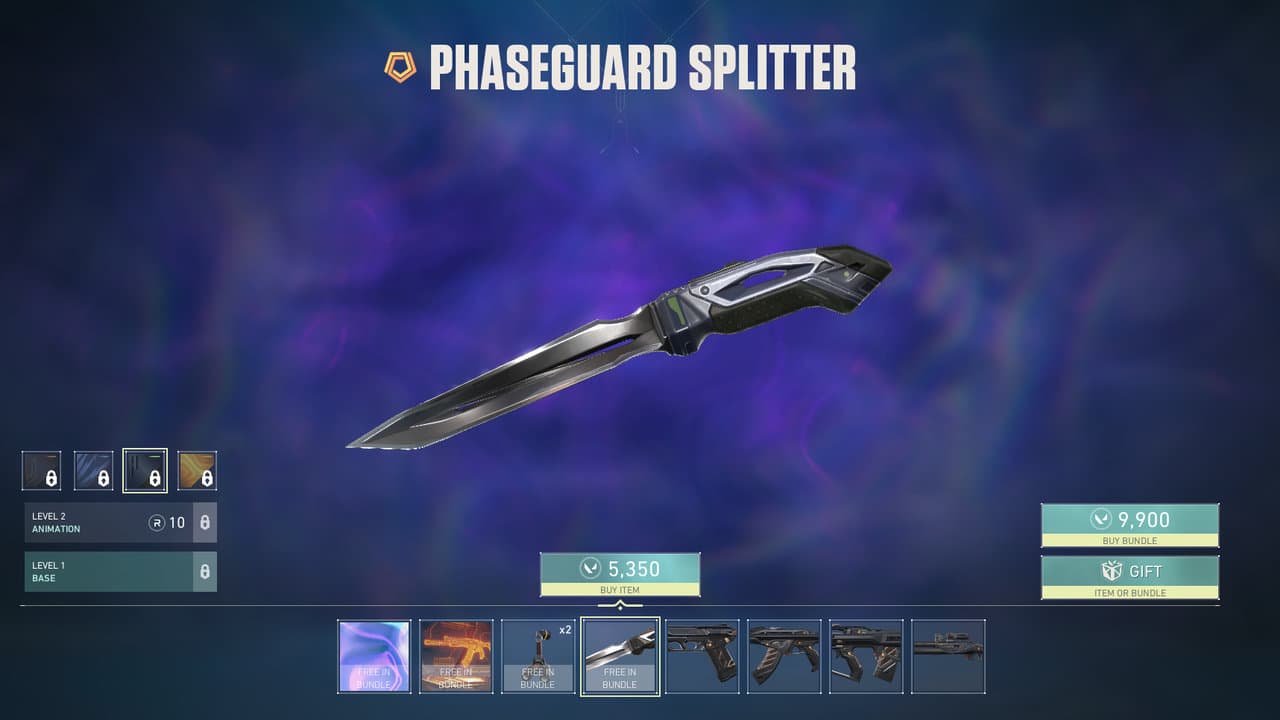The image size is (1280, 720).
Task: Click the gift box icon on the Gift button
Action: [x=1110, y=570]
